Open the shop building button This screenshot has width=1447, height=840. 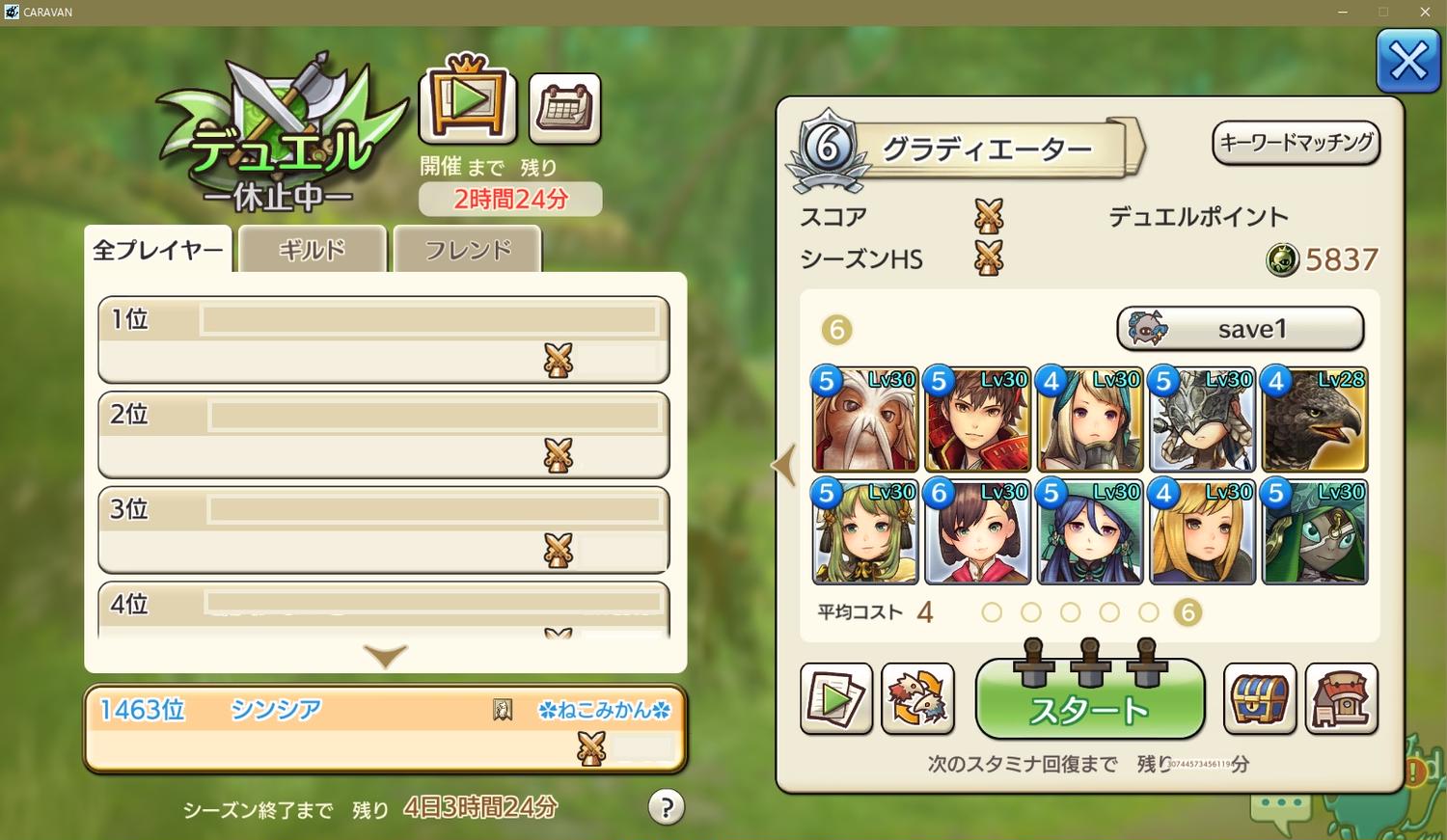click(1341, 698)
